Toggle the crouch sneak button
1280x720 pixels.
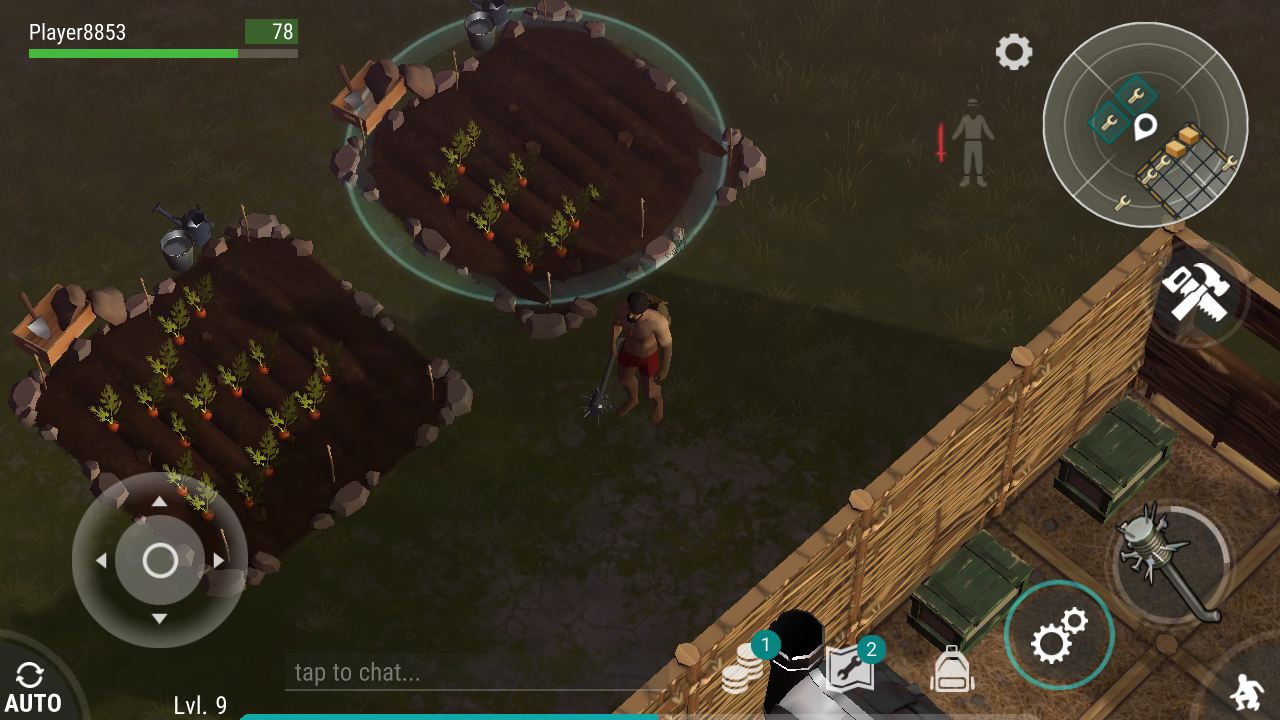click(1246, 692)
